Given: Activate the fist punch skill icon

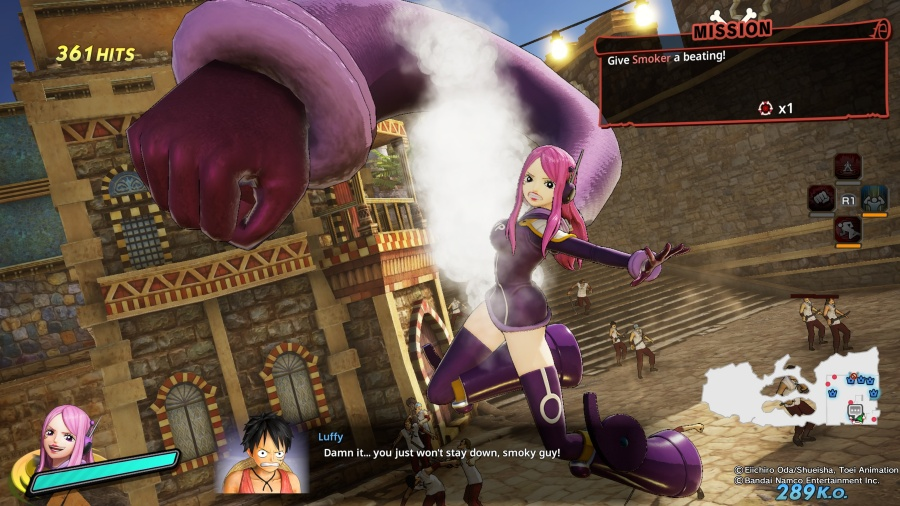Looking at the screenshot, I should point(822,198).
